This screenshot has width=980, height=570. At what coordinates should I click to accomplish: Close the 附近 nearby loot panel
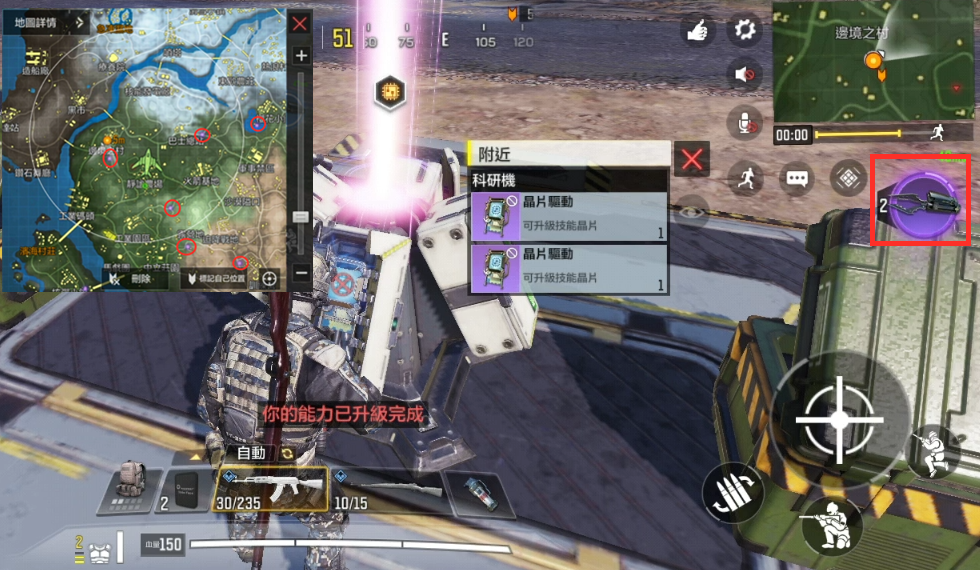[x=692, y=158]
